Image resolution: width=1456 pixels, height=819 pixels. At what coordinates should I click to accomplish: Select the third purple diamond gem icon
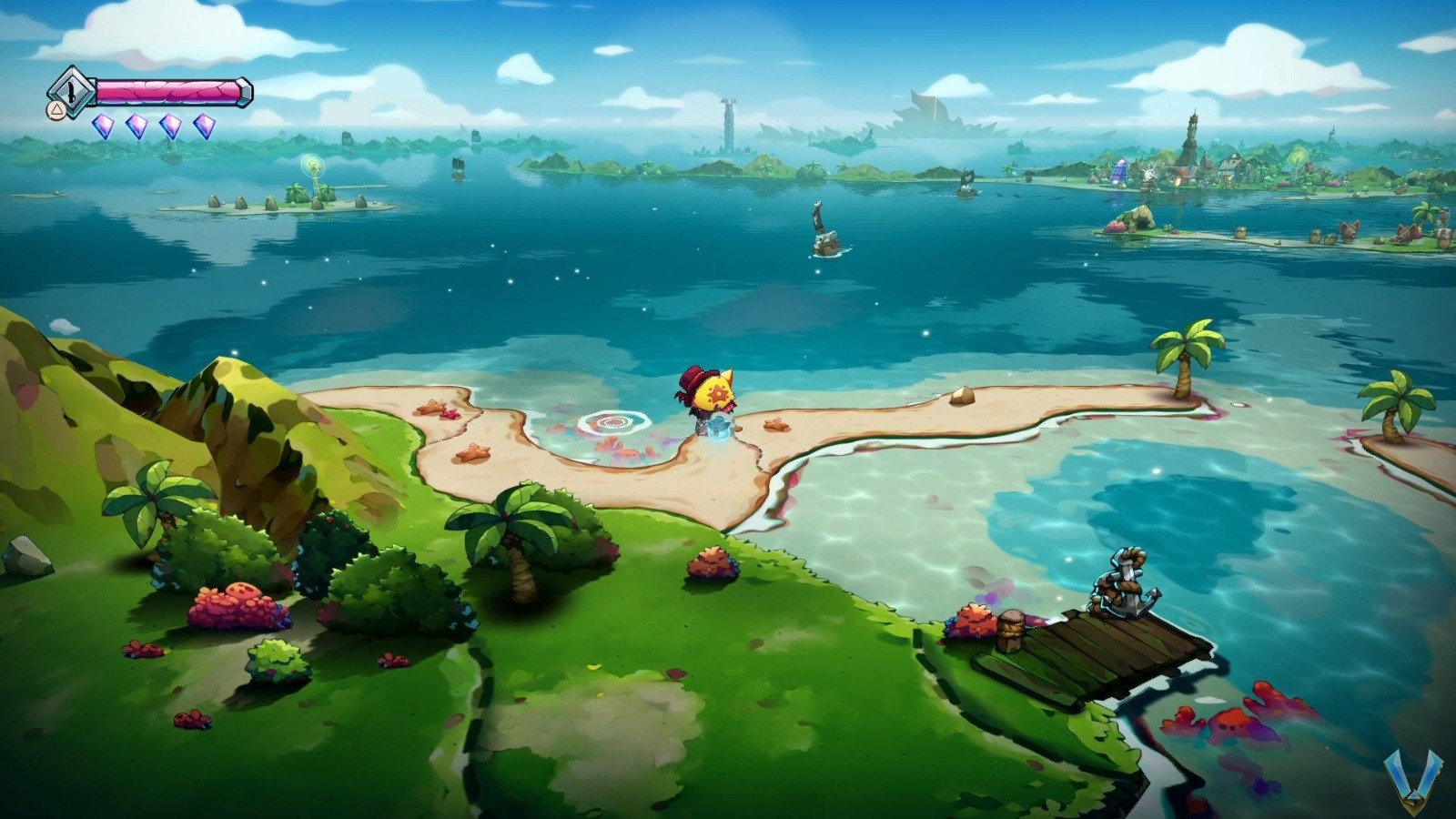170,125
